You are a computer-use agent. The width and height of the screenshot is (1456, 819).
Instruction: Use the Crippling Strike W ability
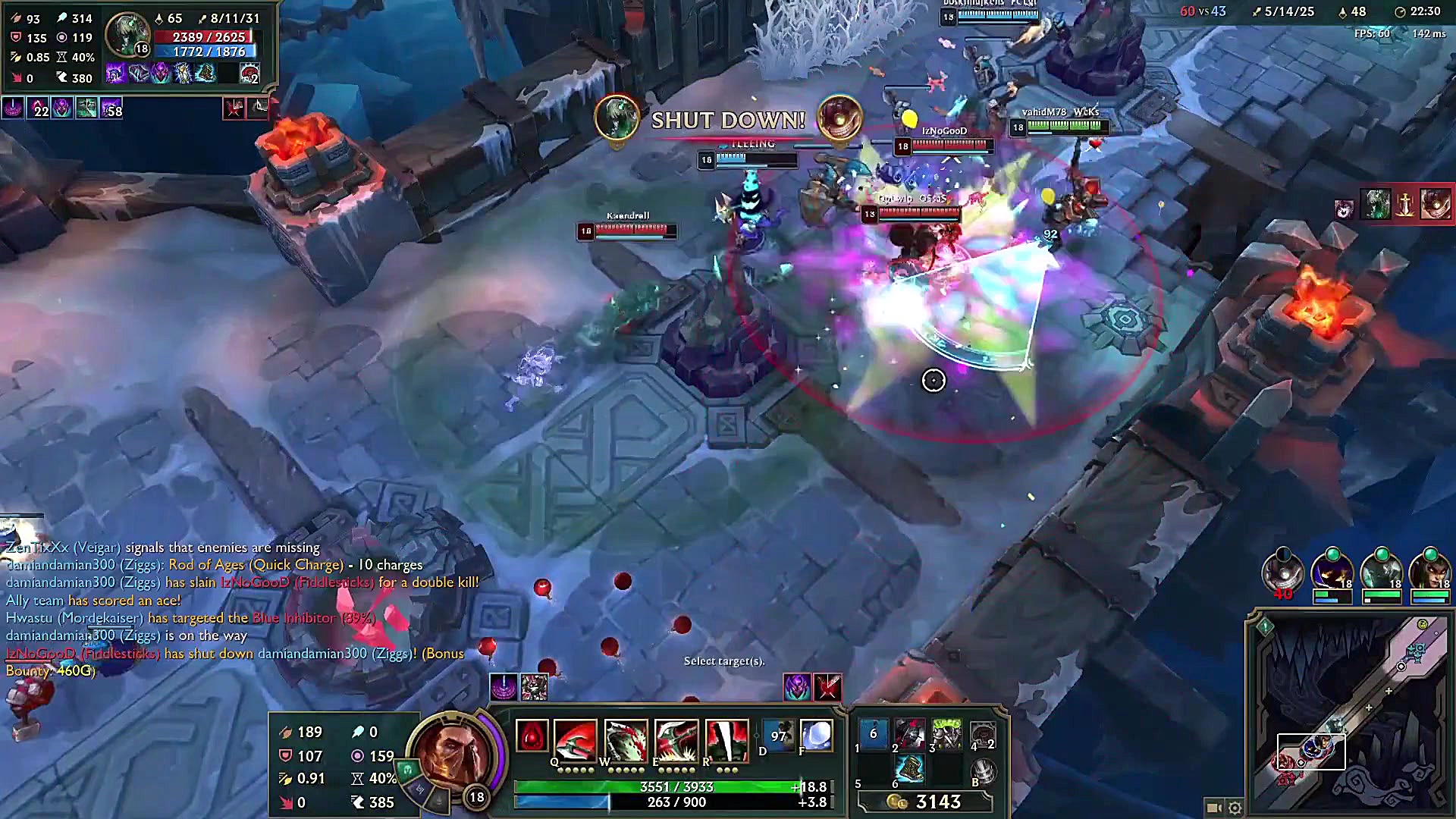click(x=626, y=740)
